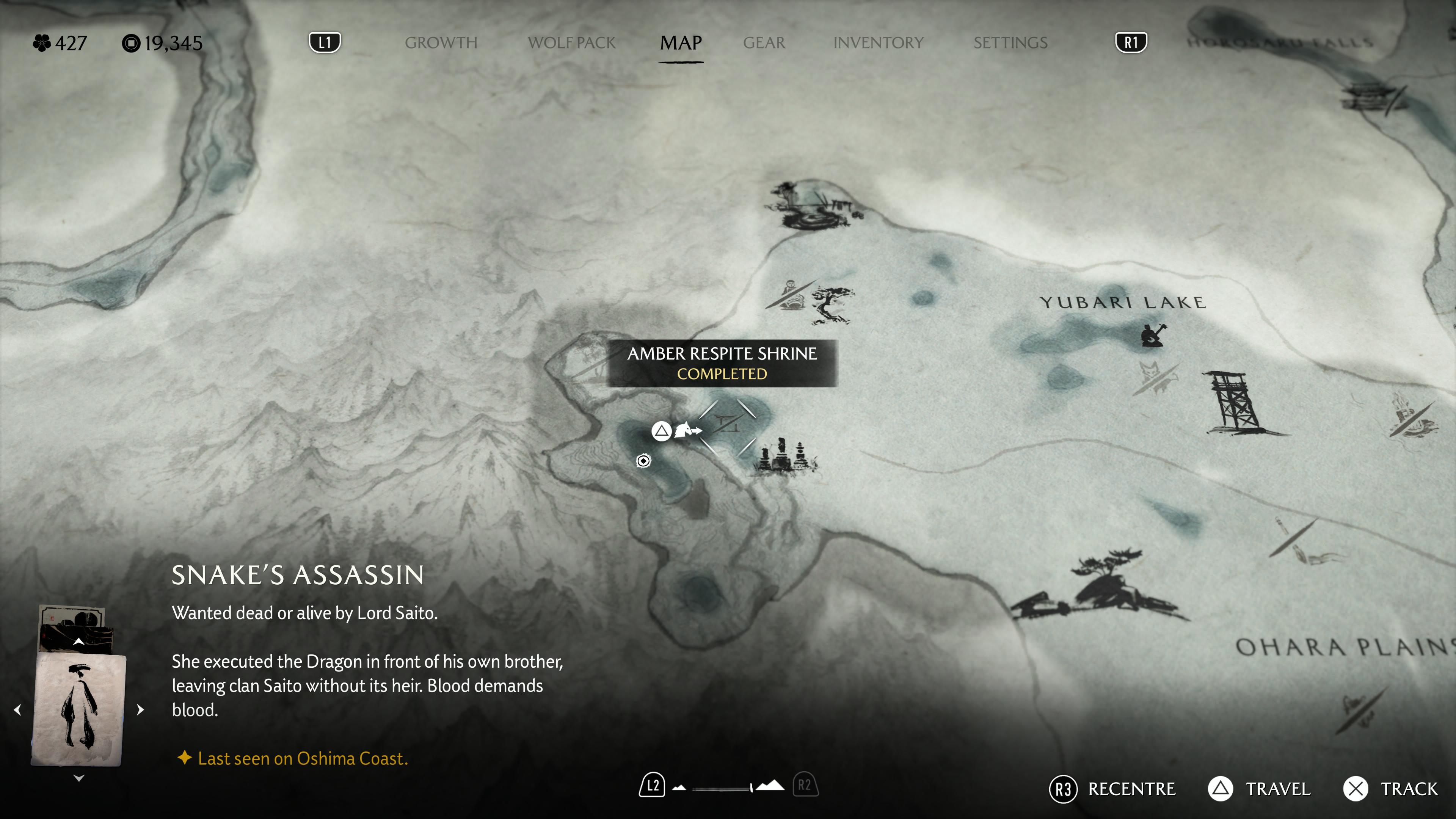Screen dimensions: 1456x819
Task: Switch to the Growth tab
Action: [441, 43]
